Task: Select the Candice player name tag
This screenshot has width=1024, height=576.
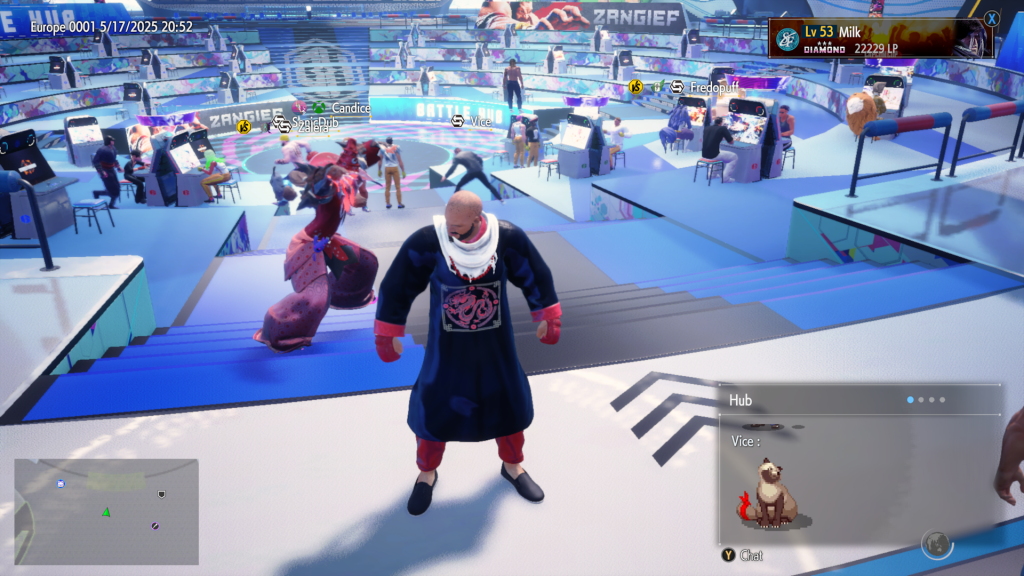Action: coord(350,108)
